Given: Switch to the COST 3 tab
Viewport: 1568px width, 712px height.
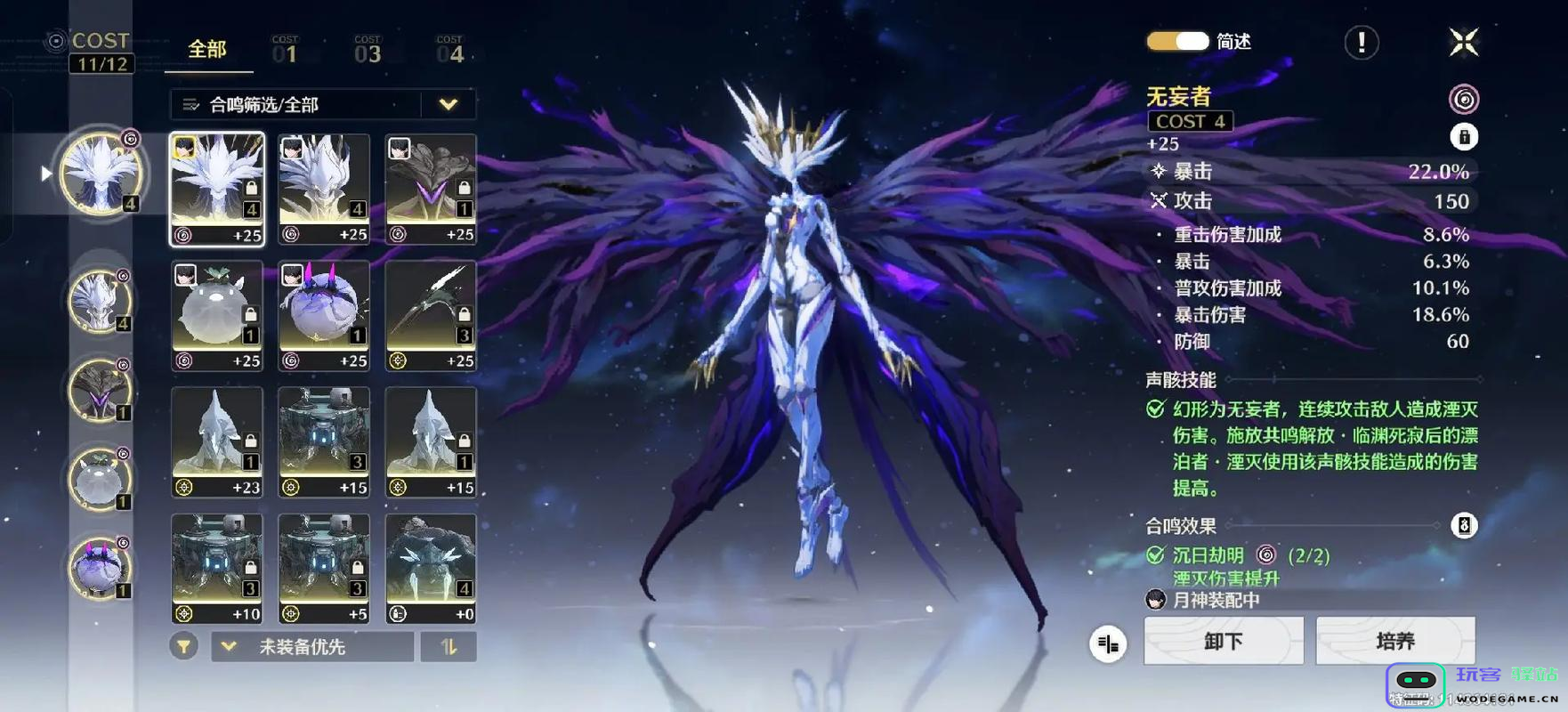Looking at the screenshot, I should 367,51.
